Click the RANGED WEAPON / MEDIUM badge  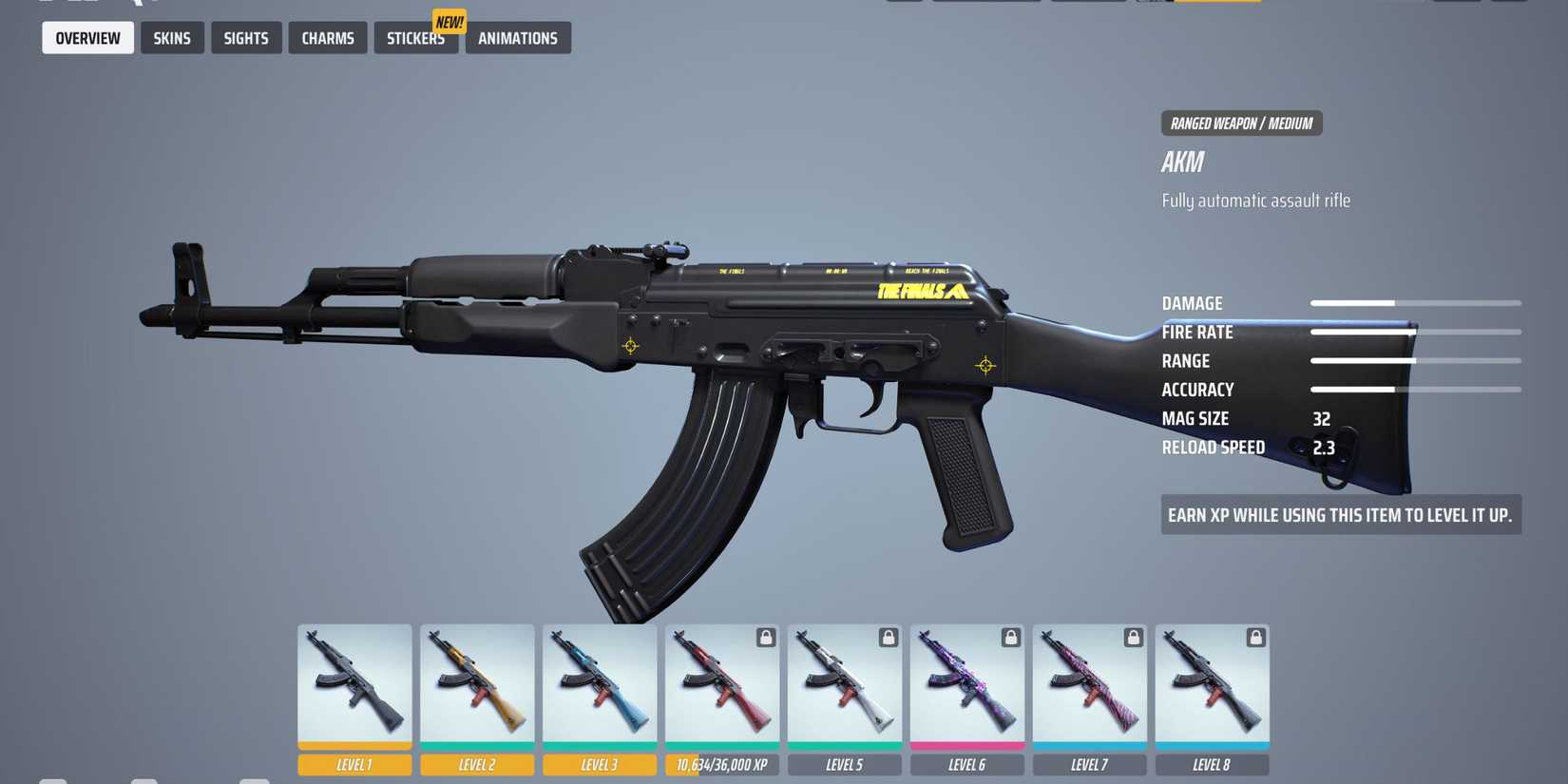pos(1241,123)
